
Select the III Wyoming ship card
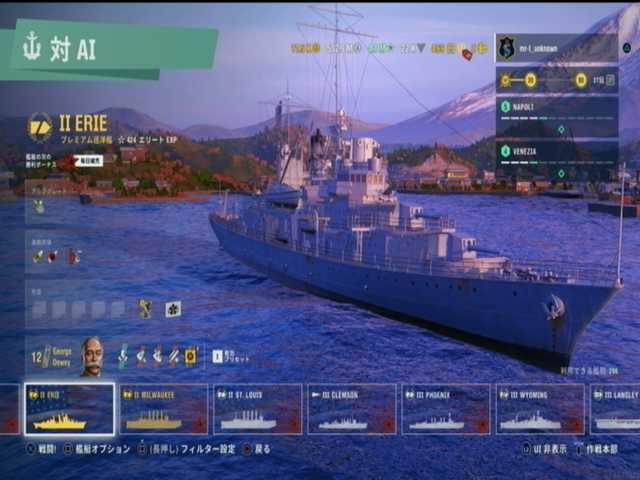pos(539,409)
